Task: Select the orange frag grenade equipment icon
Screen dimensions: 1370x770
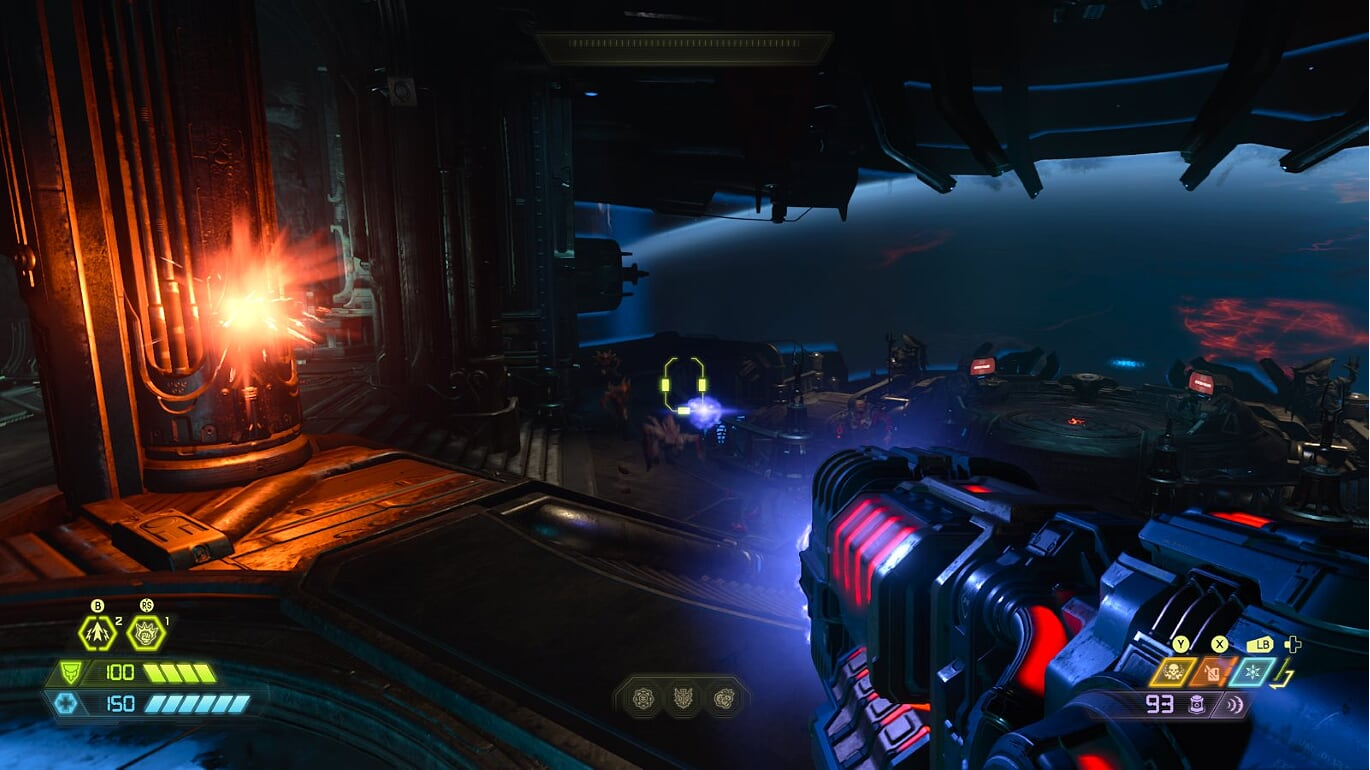Action: coord(1212,672)
